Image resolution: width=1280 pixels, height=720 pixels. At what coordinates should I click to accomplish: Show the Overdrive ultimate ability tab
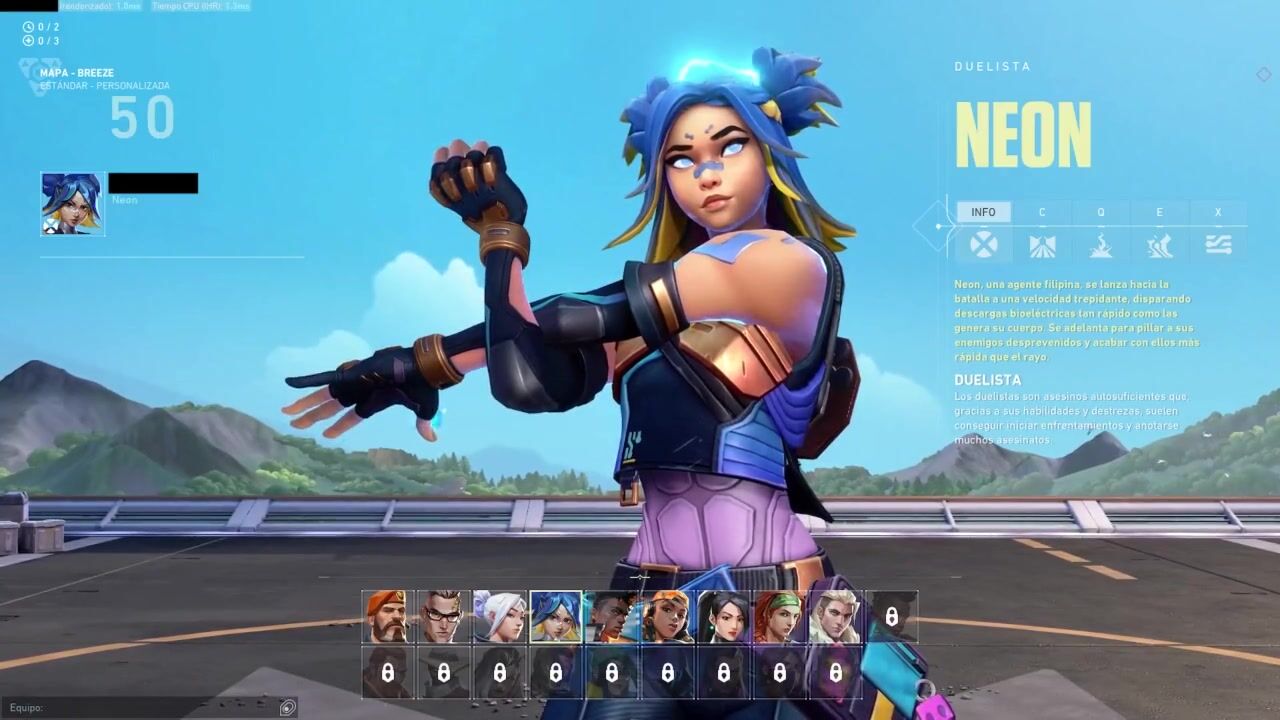(x=1218, y=231)
